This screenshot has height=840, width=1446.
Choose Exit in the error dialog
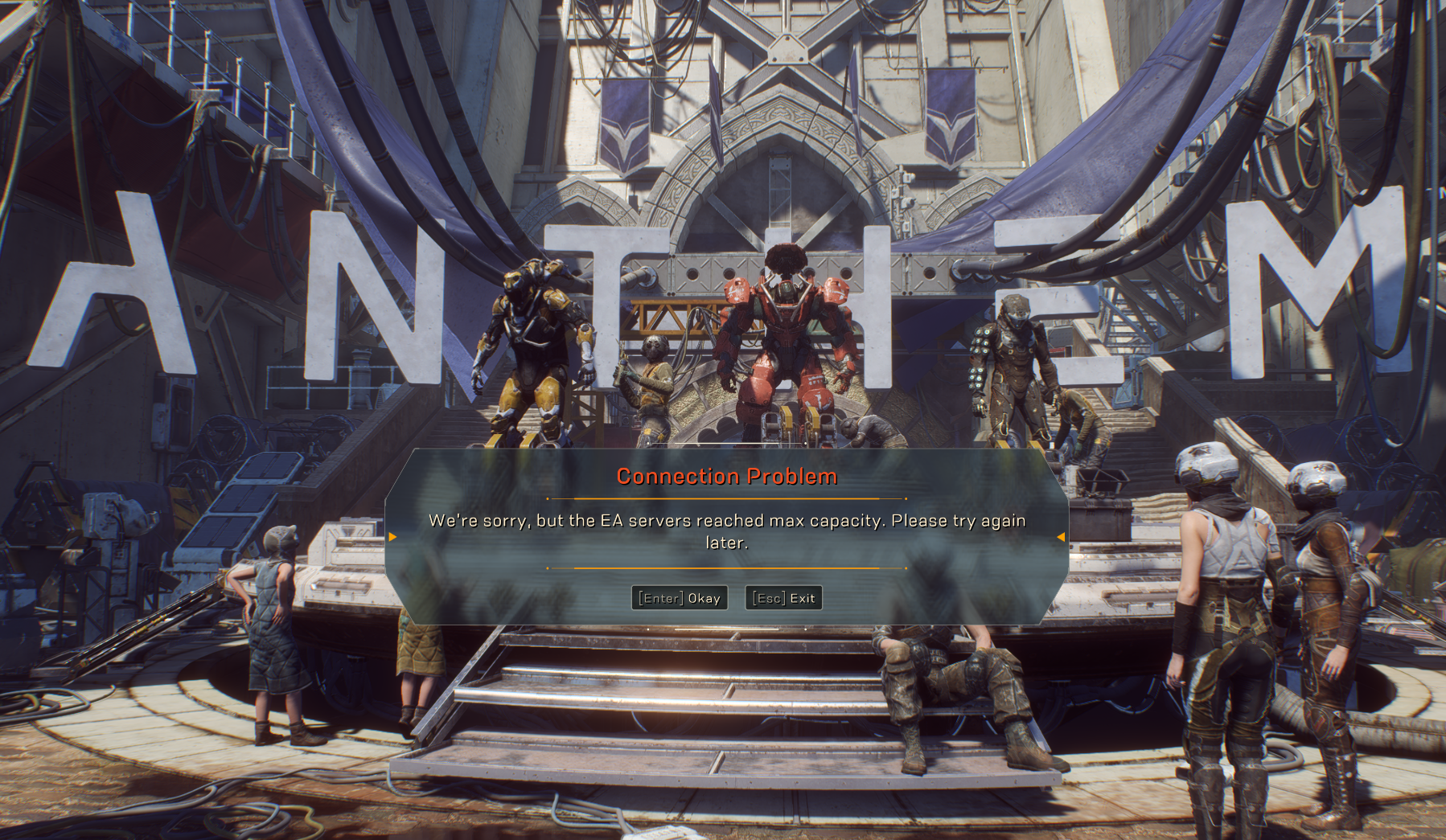(784, 598)
